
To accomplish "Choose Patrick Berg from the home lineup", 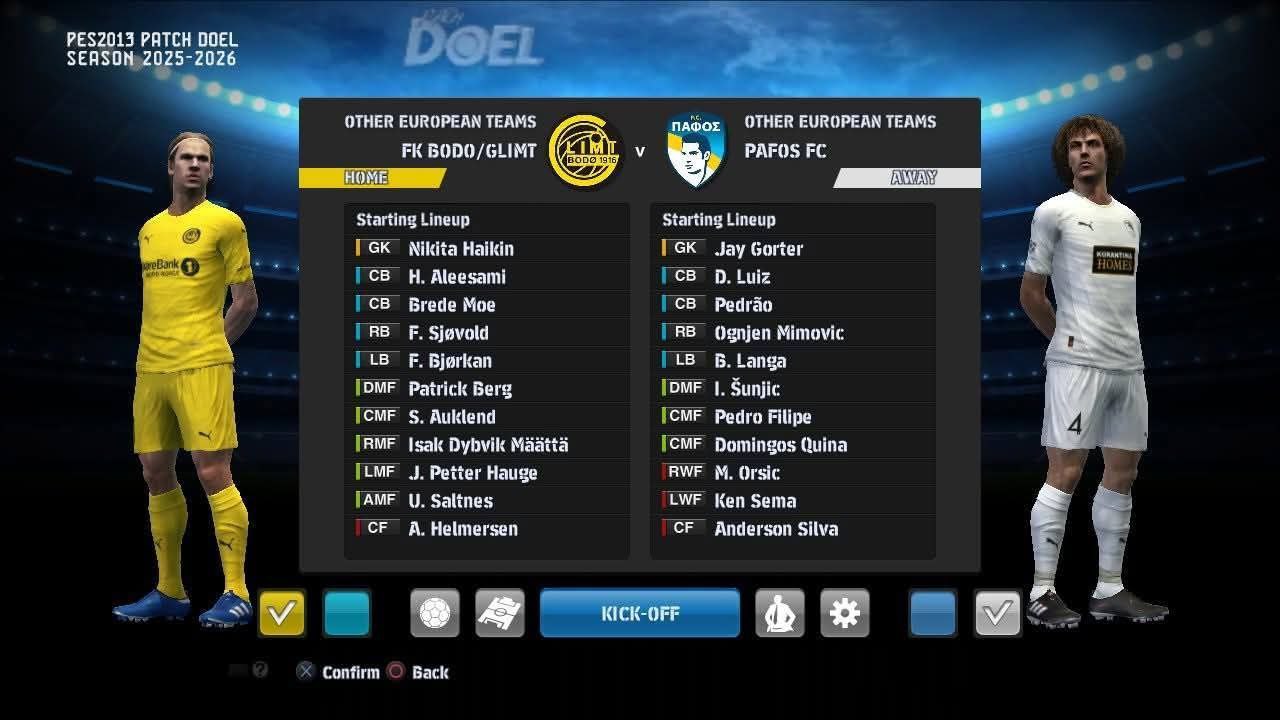I will (x=460, y=389).
